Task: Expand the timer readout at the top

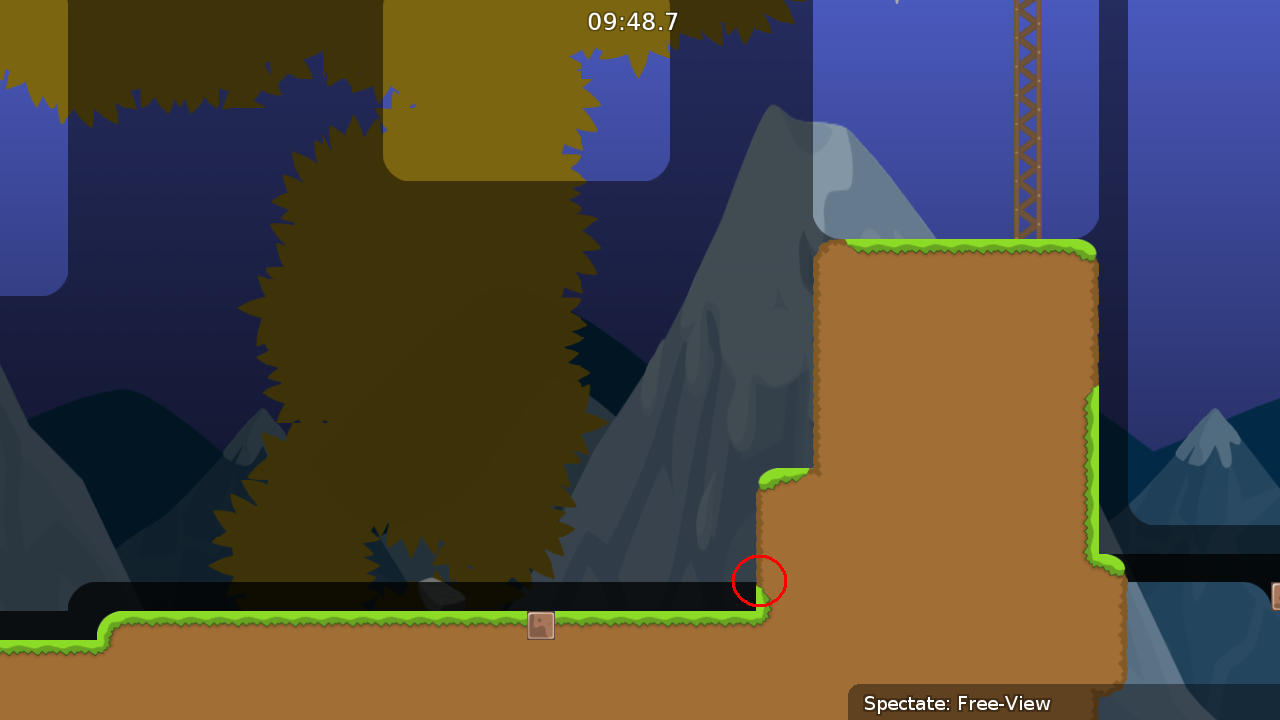Action: click(633, 21)
